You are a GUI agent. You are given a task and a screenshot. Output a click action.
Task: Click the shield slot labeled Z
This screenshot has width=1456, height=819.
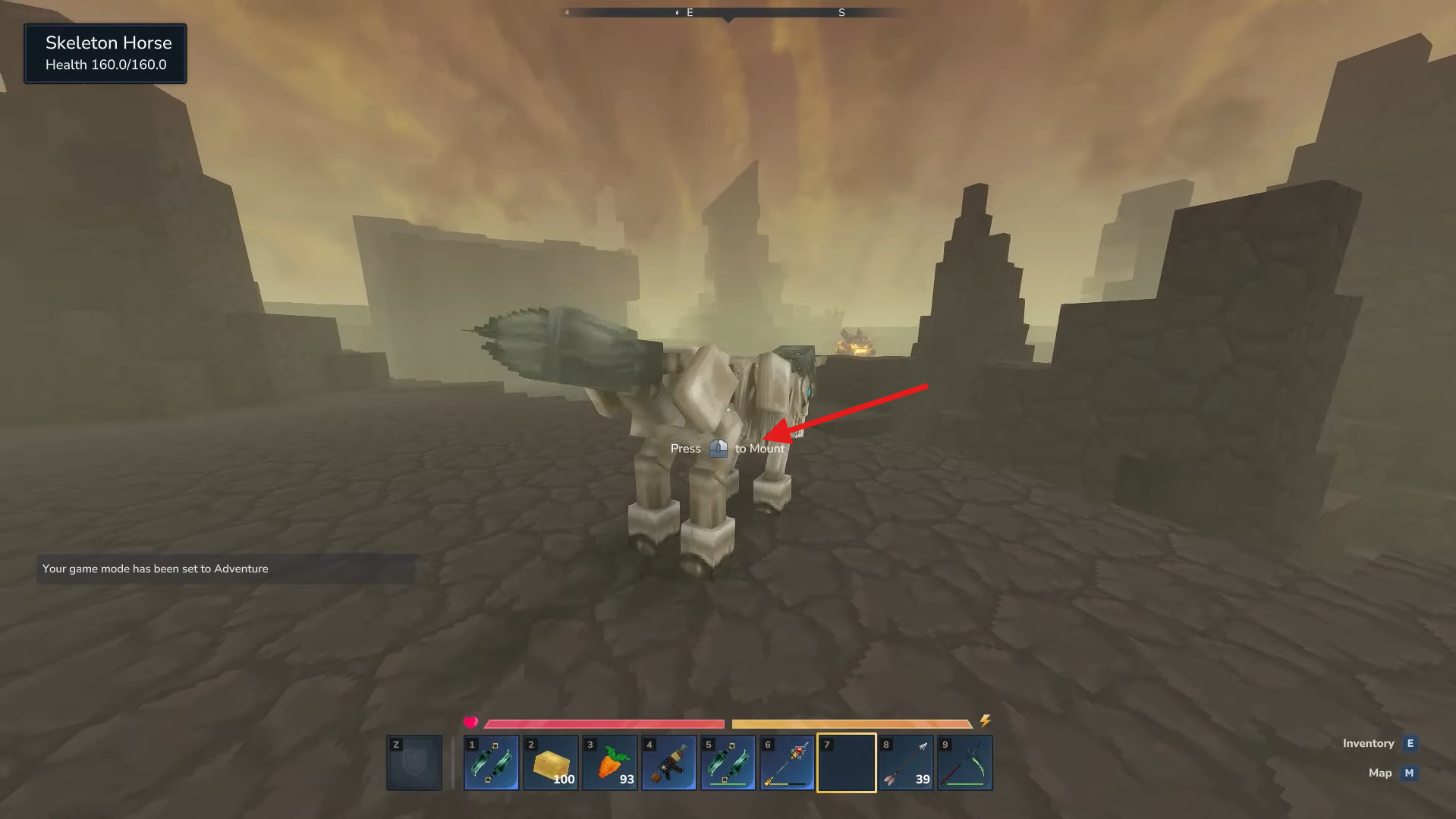click(x=414, y=762)
